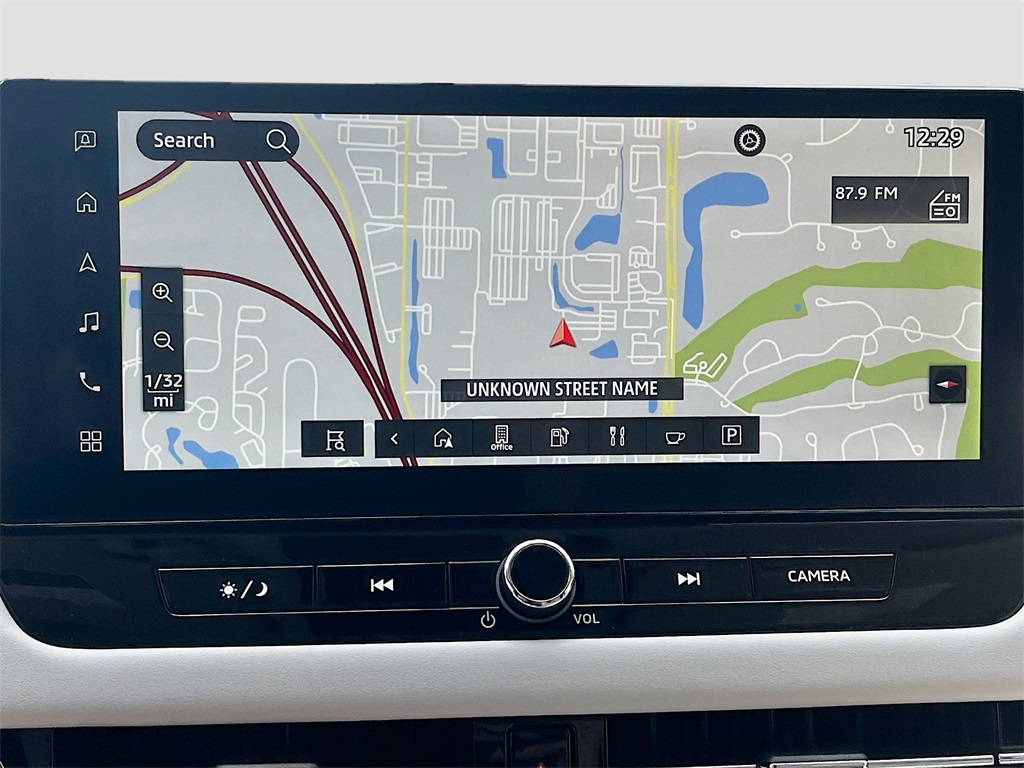Navigate to the saved Home destination
1024x768 pixels.
tap(443, 437)
